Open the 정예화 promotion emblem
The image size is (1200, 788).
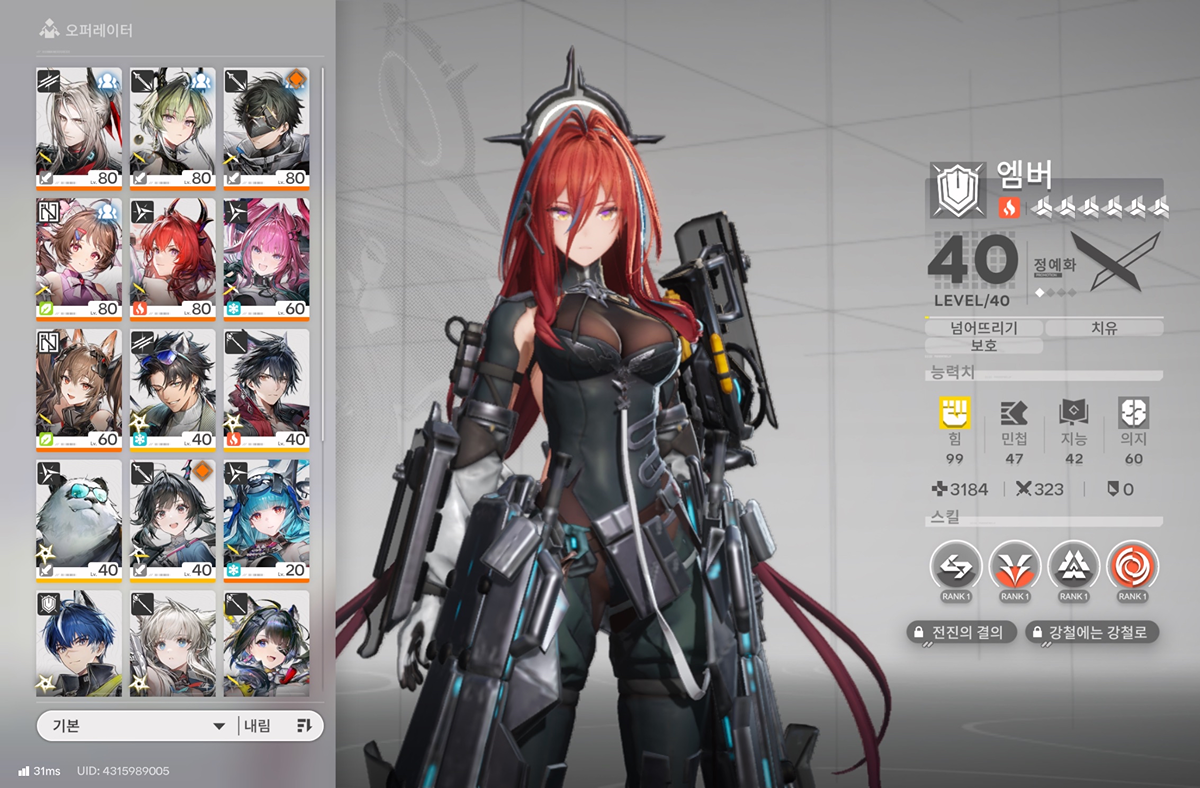pos(1115,262)
